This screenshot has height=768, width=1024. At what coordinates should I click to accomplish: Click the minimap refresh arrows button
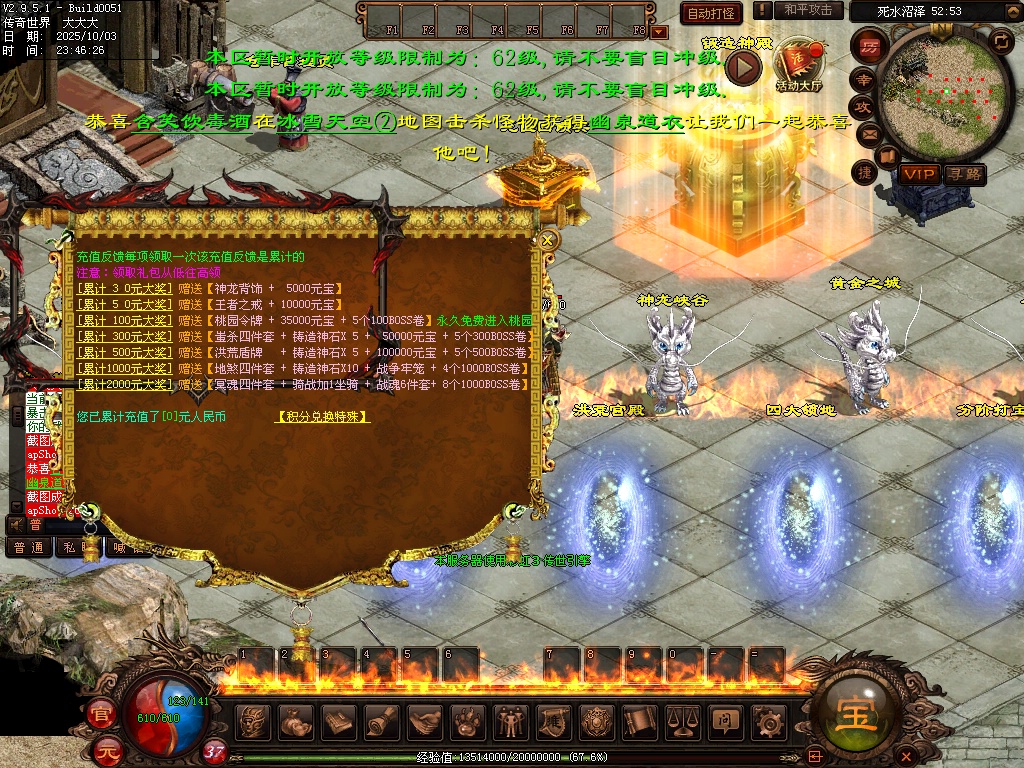[x=1001, y=41]
